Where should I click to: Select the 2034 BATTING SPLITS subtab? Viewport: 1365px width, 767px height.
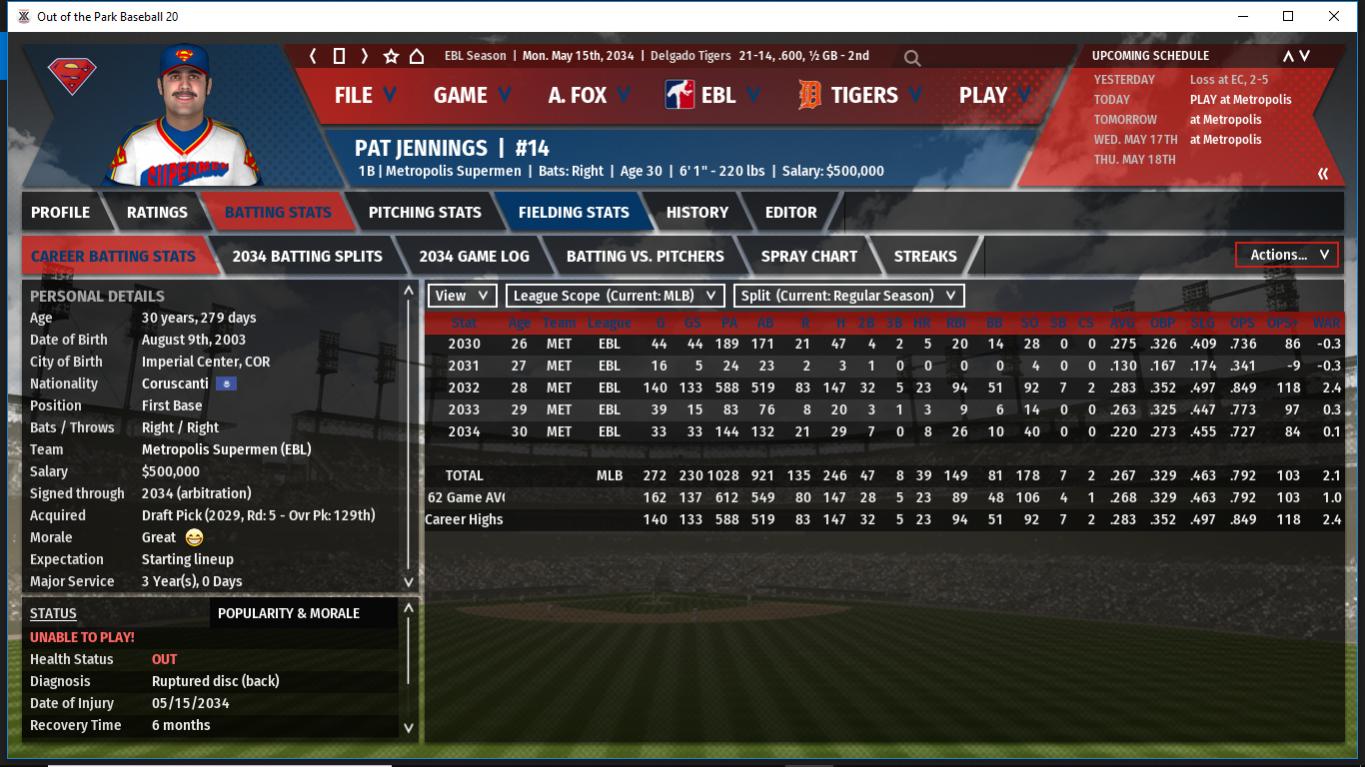pyautogui.click(x=307, y=256)
